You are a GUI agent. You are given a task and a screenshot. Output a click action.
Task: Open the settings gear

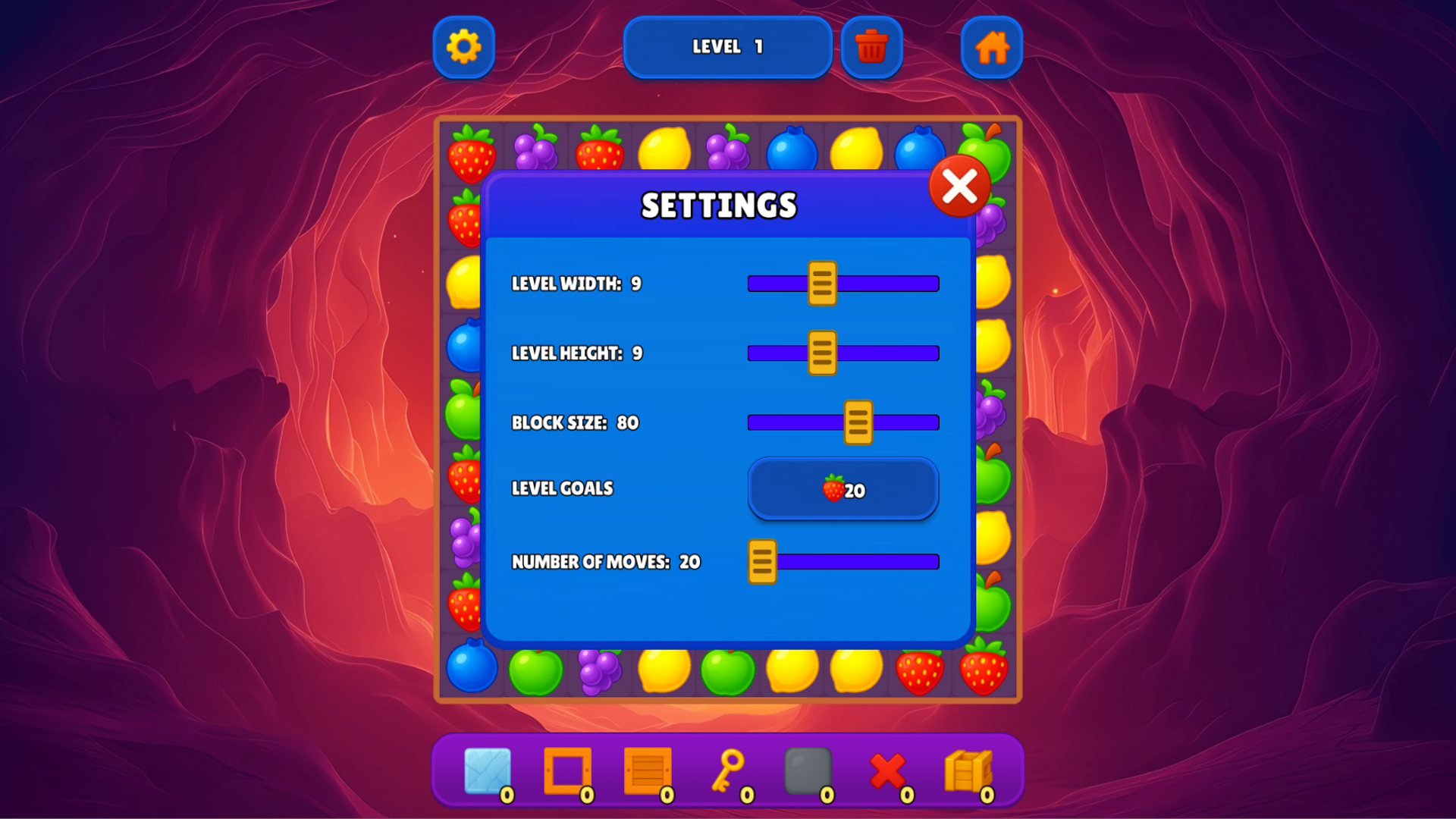point(463,47)
